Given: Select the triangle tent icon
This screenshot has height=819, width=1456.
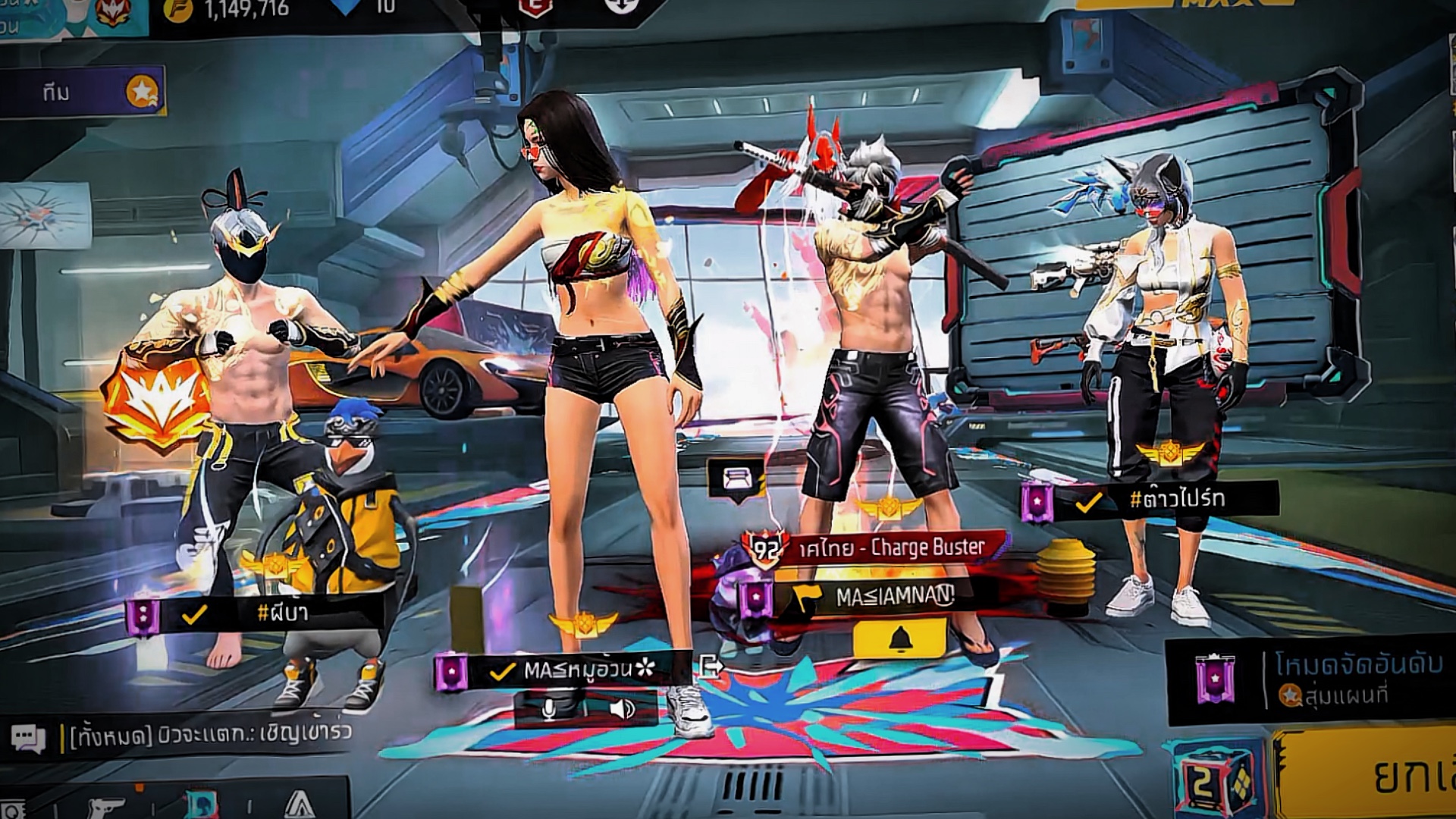Looking at the screenshot, I should click(x=300, y=805).
